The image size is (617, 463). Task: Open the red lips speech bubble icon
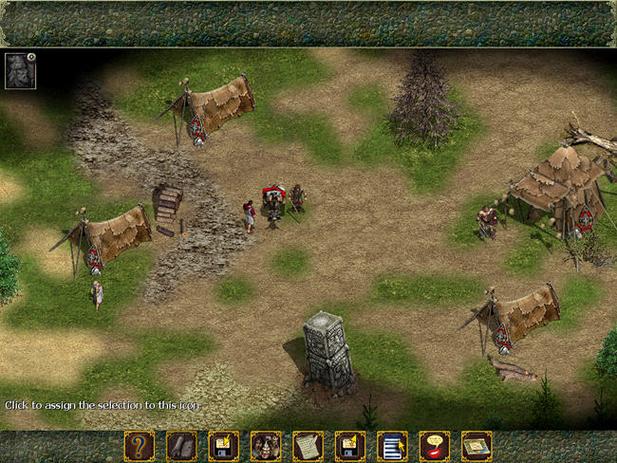433,446
